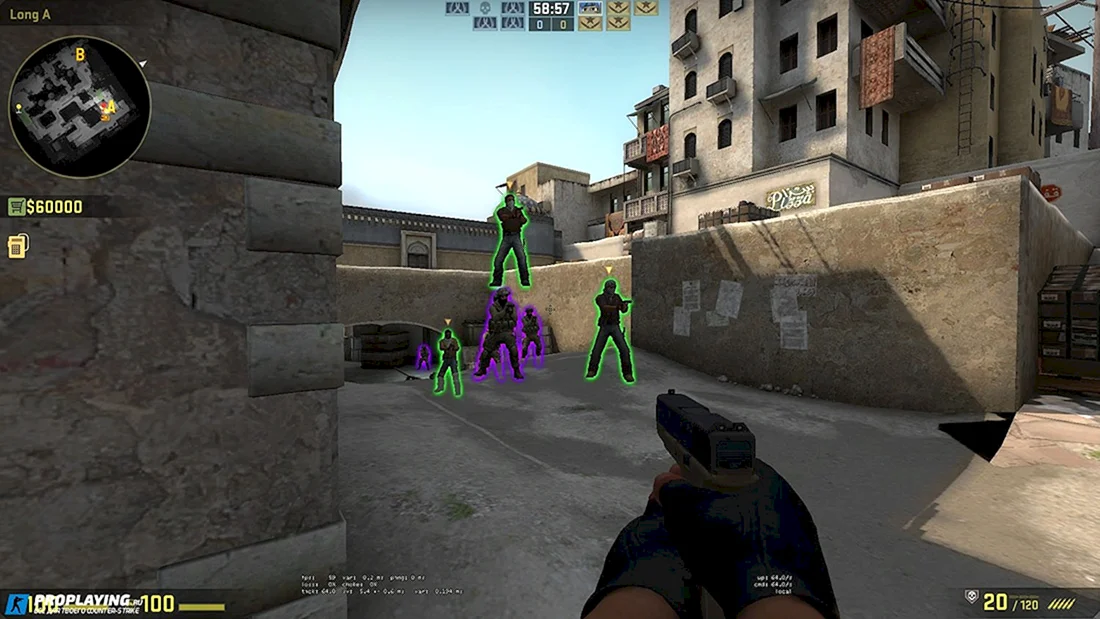Image resolution: width=1100 pixels, height=619 pixels.
Task: Click the yellow kit icon below the money
Action: tap(17, 246)
